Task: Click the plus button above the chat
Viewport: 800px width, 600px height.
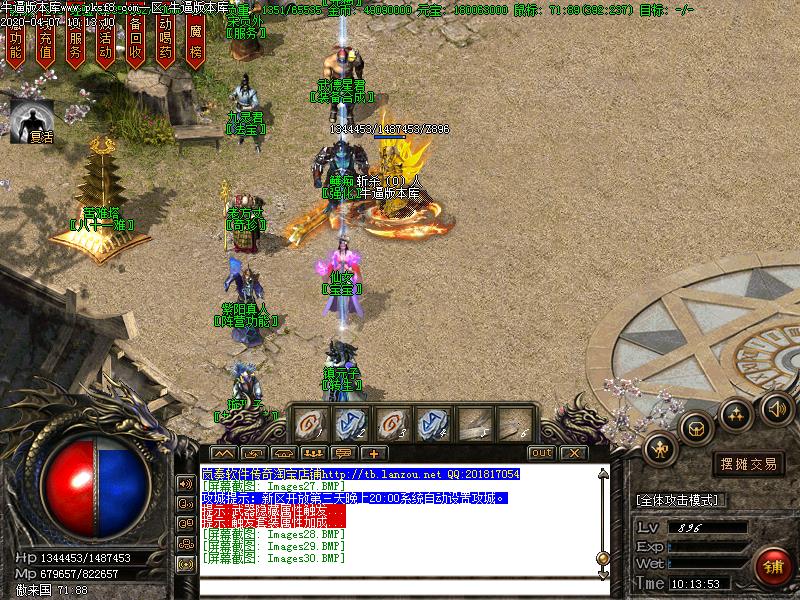Action: tap(372, 453)
